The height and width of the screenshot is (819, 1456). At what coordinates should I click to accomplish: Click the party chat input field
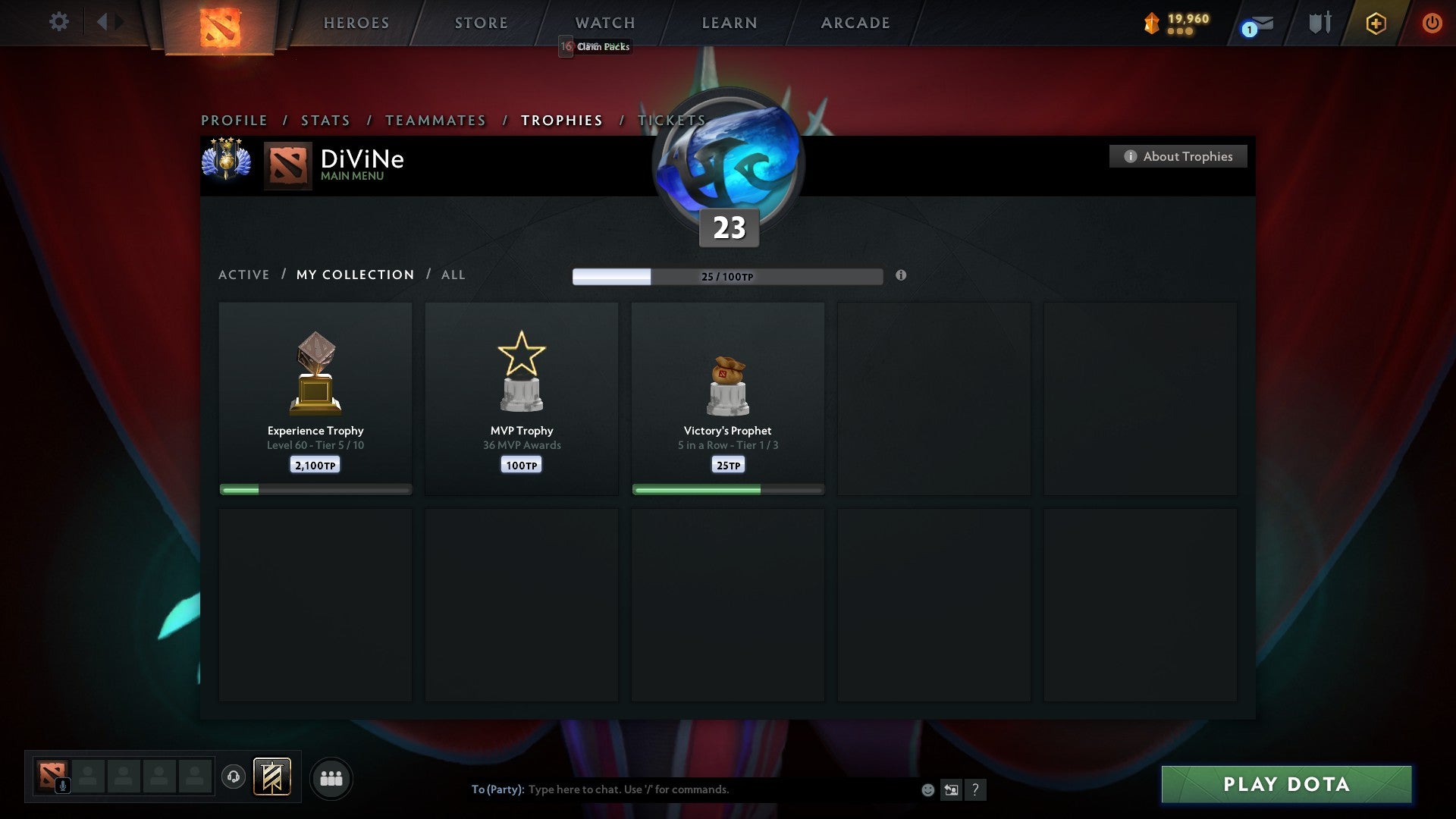tap(682, 789)
